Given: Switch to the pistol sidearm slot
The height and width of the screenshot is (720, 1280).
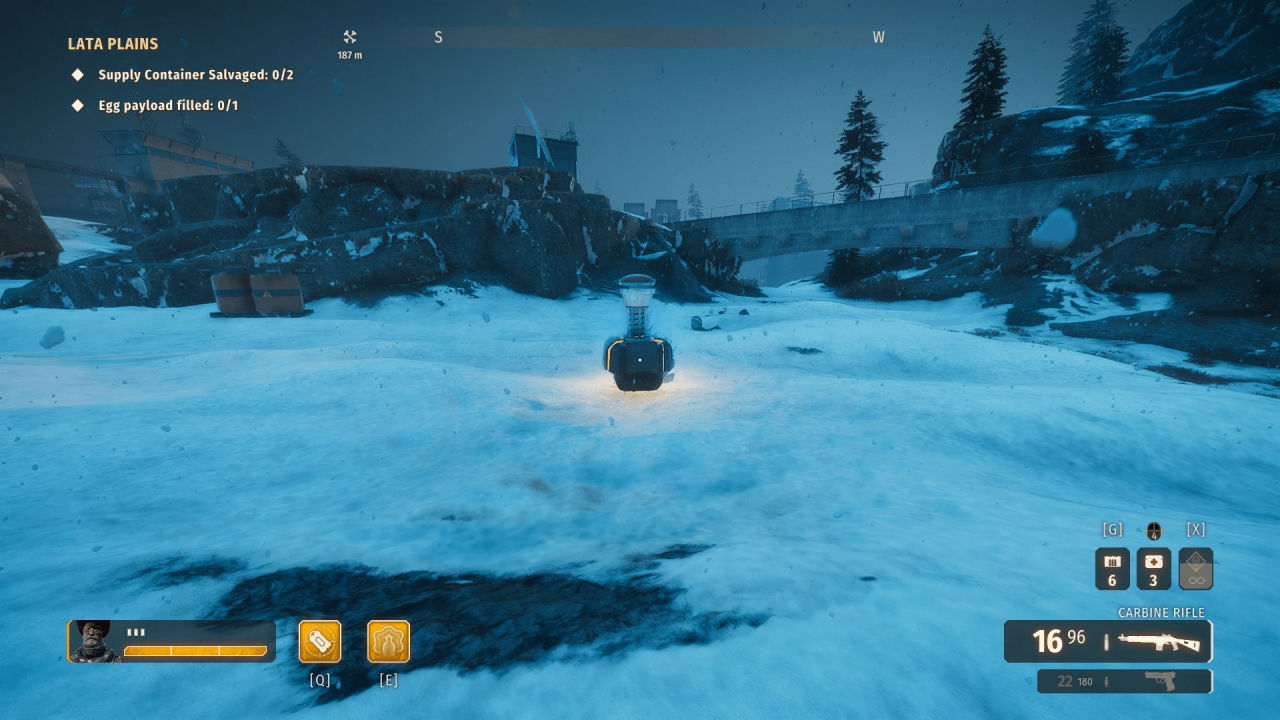Looking at the screenshot, I should pyautogui.click(x=1125, y=681).
